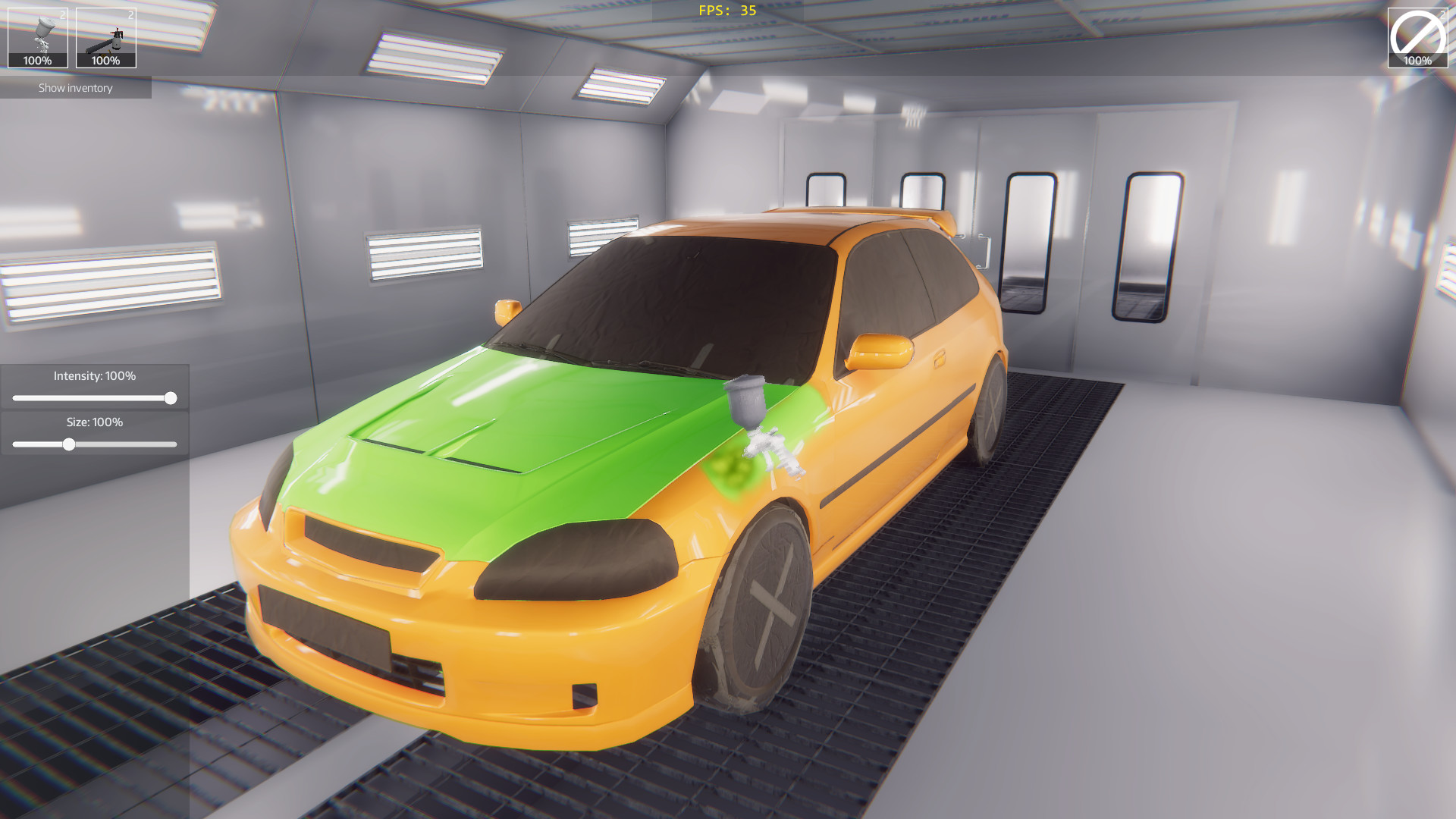The height and width of the screenshot is (819, 1456).
Task: Click the Size: 100% label
Action: pos(94,423)
